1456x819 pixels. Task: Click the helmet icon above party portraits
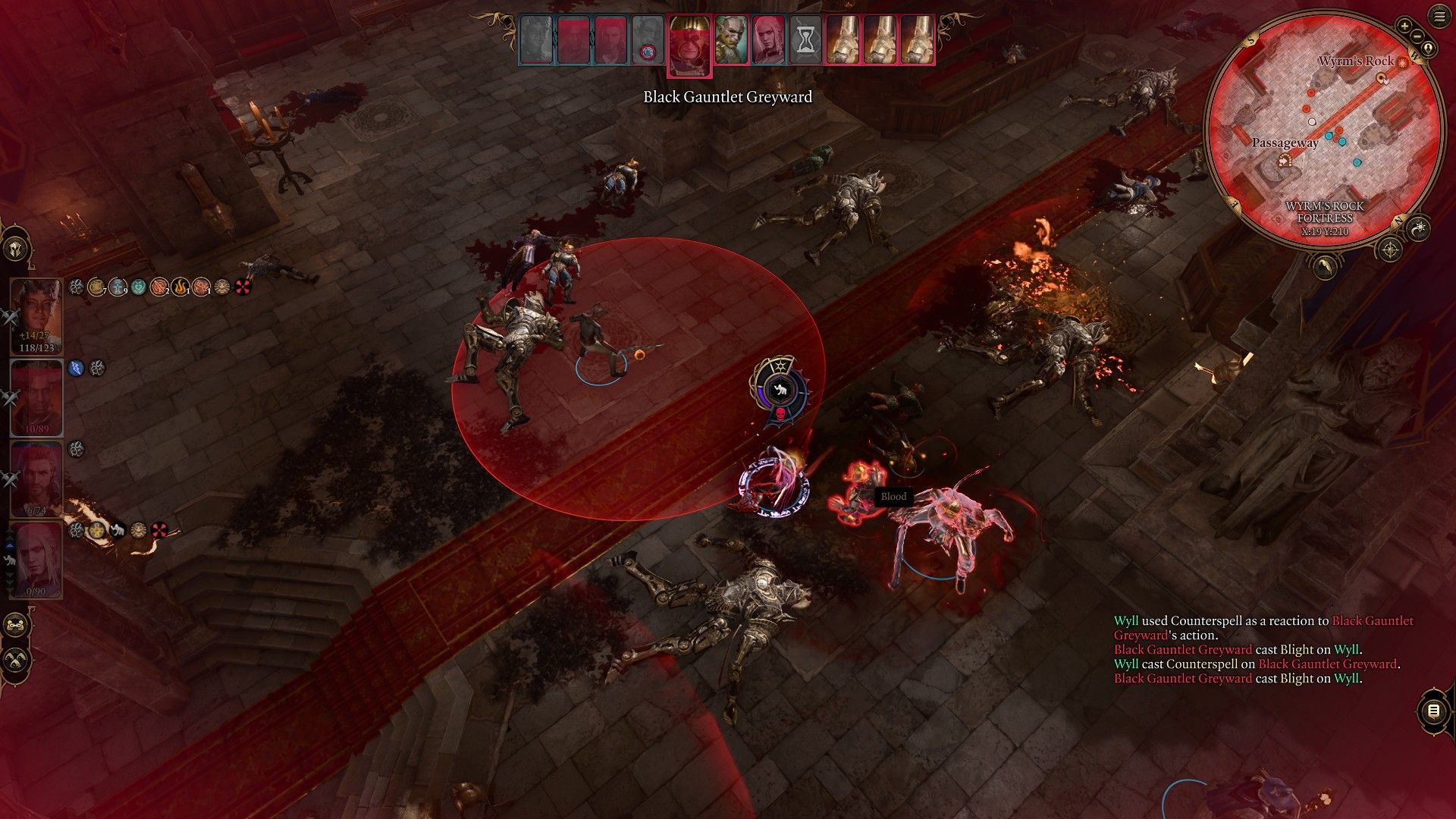click(x=16, y=249)
